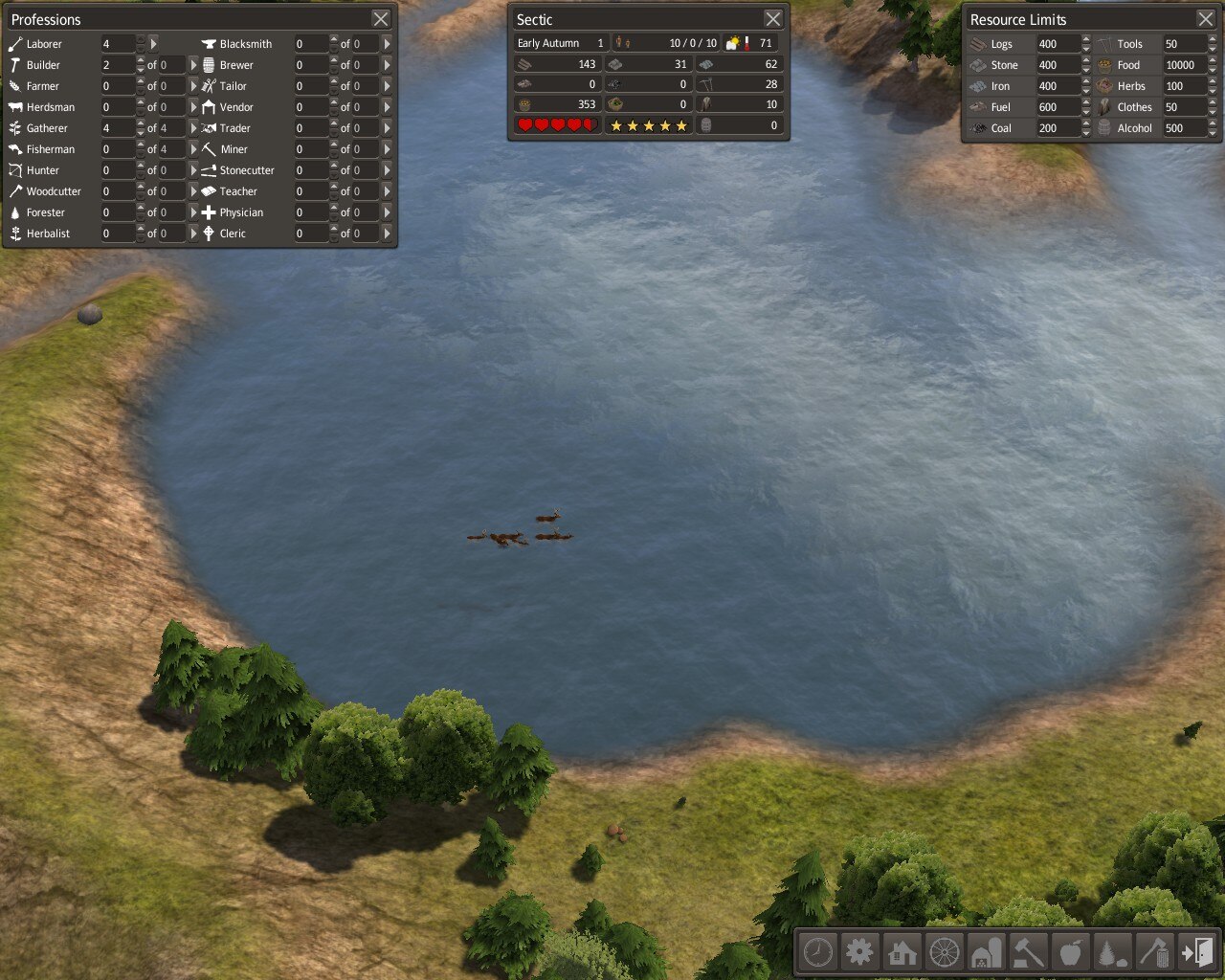The height and width of the screenshot is (980, 1225).
Task: Lower the Food resource limit
Action: (1214, 69)
